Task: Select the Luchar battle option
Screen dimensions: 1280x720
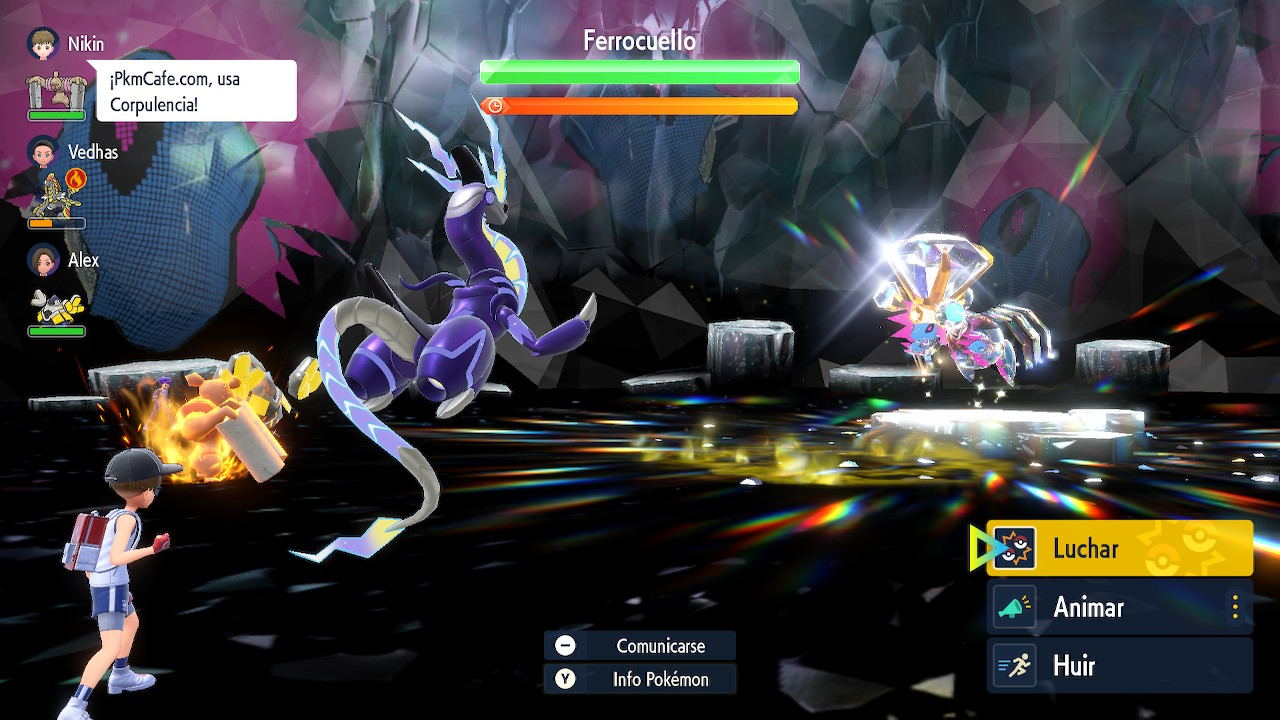Action: [x=1119, y=548]
